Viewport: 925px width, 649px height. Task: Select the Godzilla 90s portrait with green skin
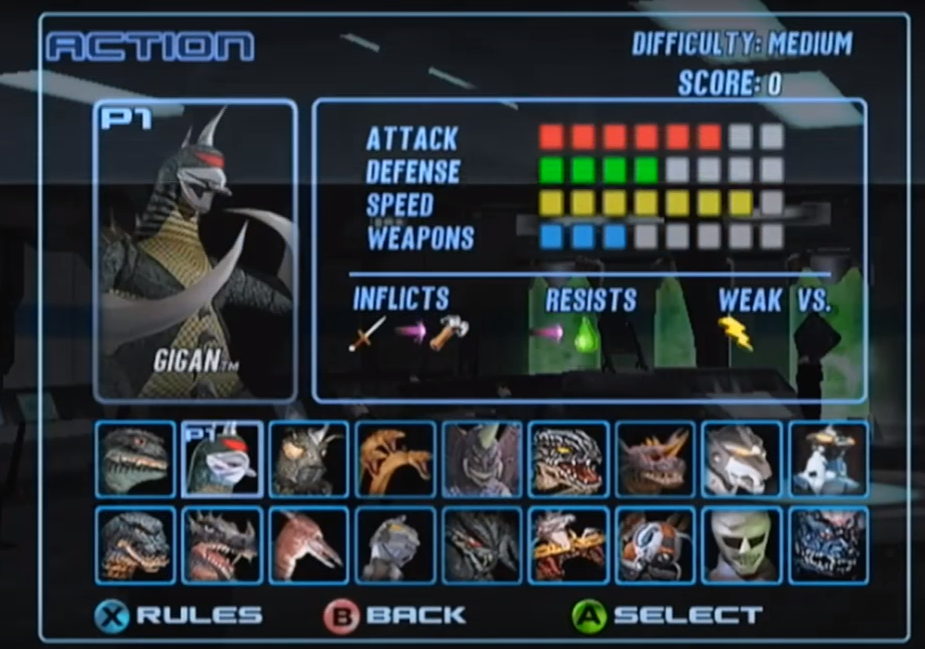[135, 459]
